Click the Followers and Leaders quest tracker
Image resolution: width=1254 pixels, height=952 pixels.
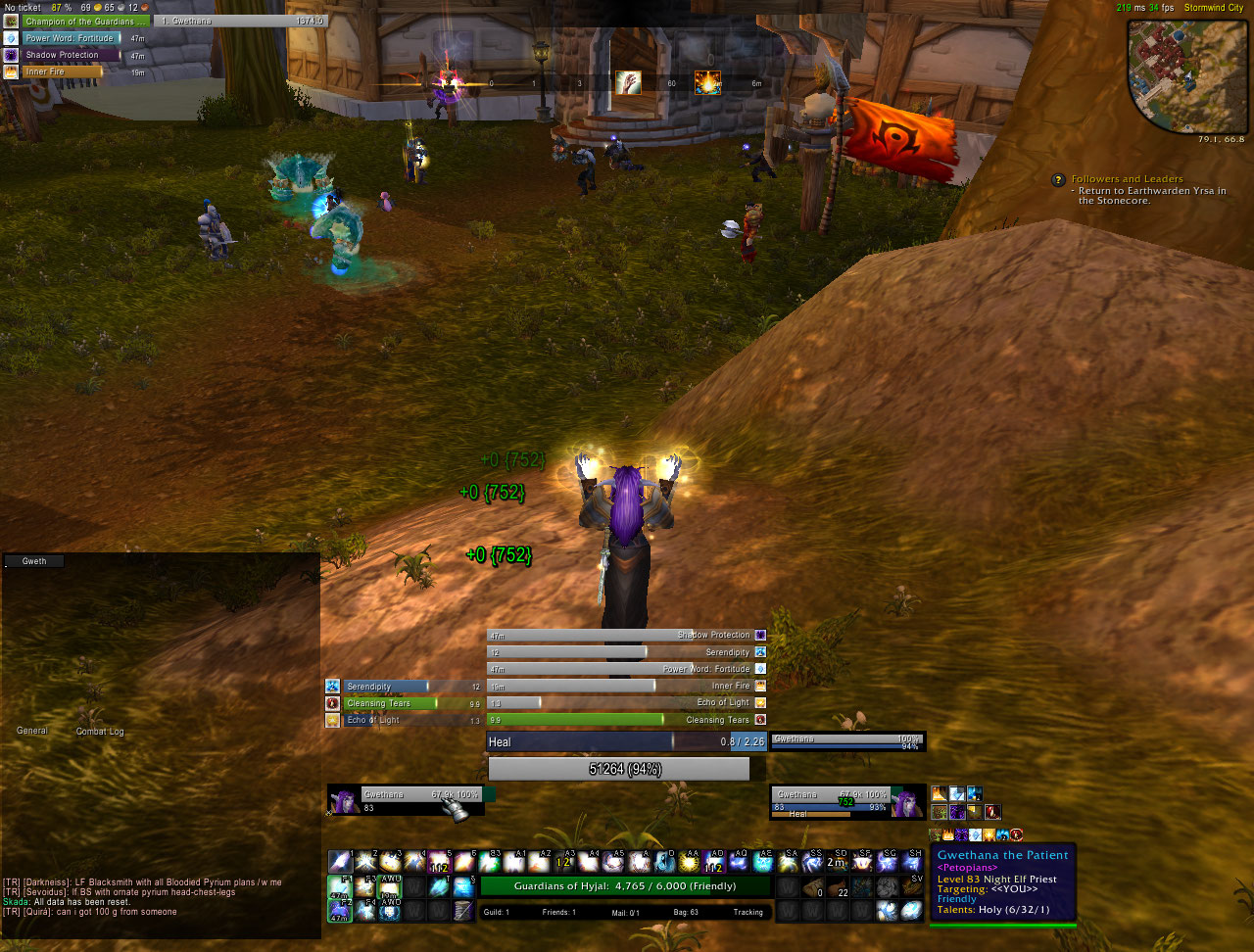[1127, 179]
